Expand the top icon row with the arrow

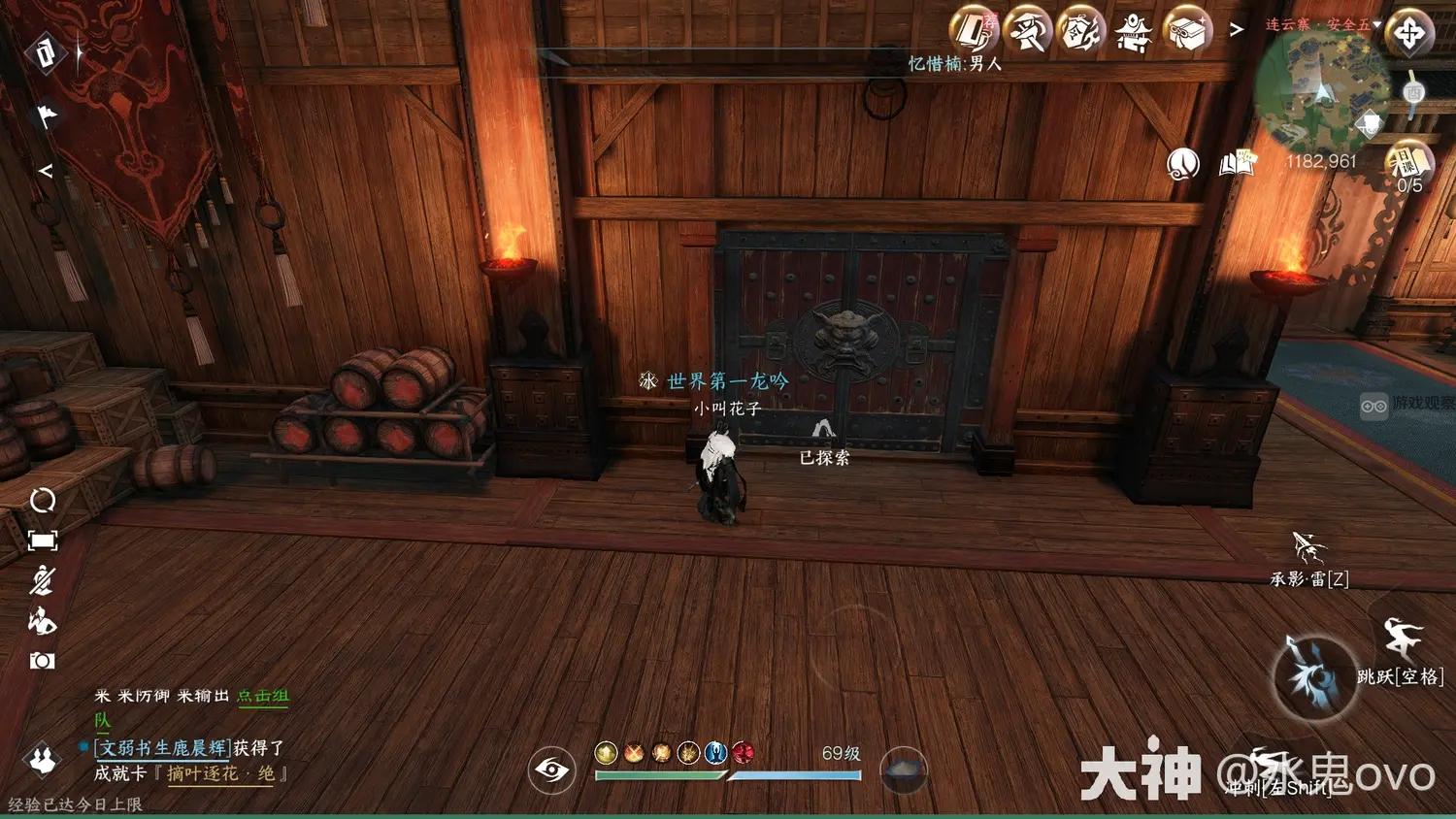pos(1236,30)
